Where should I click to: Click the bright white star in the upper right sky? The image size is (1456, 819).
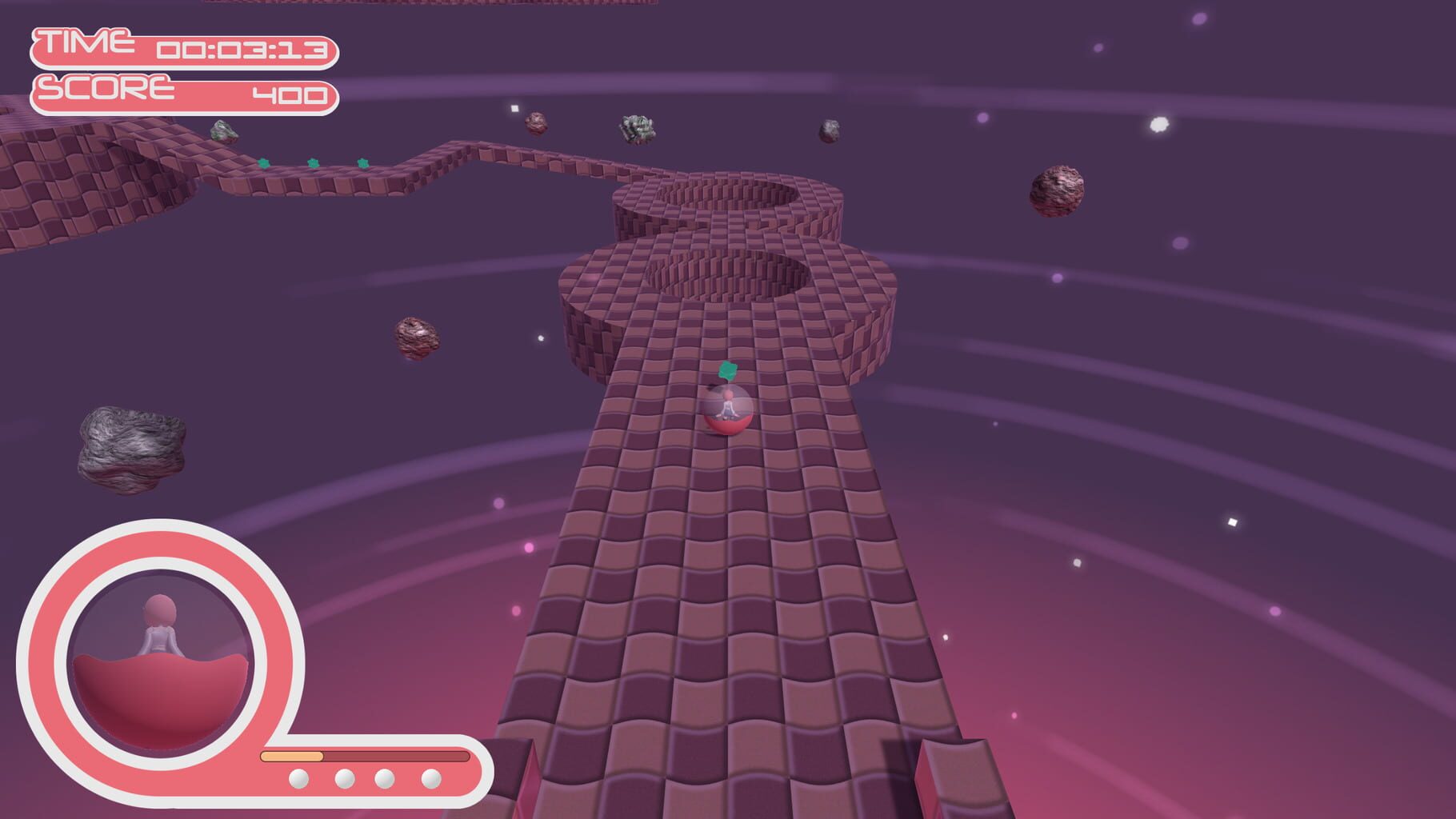point(1158,124)
